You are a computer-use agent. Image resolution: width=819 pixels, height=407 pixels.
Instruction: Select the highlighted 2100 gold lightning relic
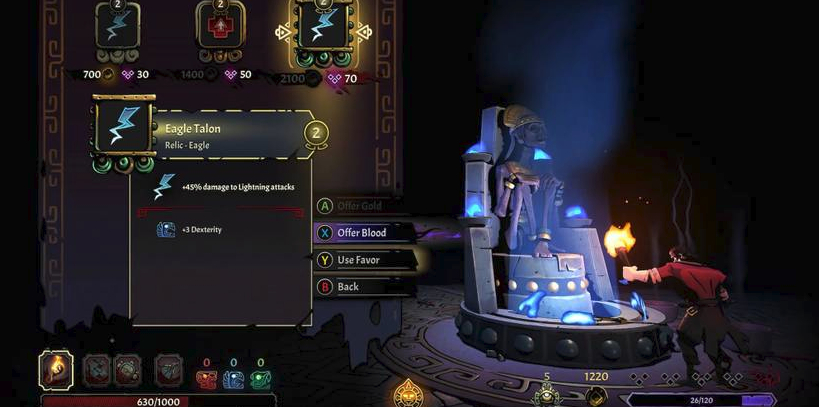[322, 29]
